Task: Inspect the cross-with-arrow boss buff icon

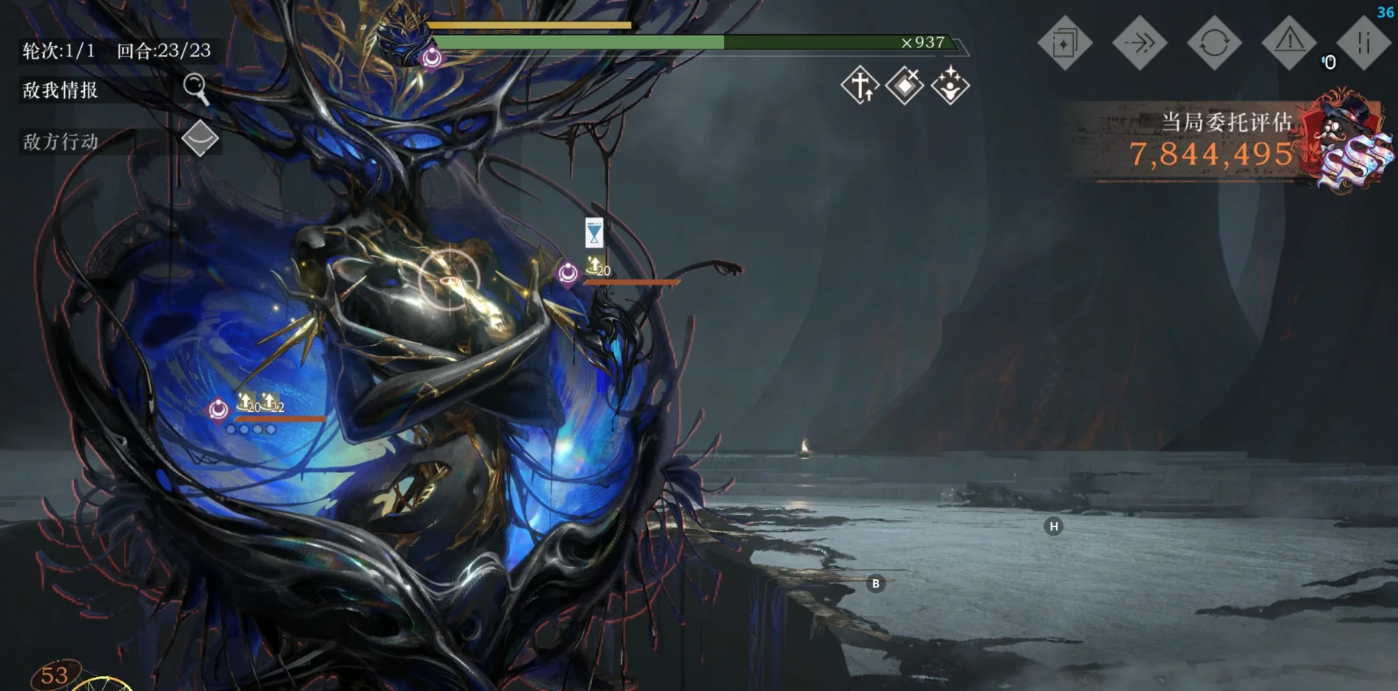Action: (x=860, y=87)
